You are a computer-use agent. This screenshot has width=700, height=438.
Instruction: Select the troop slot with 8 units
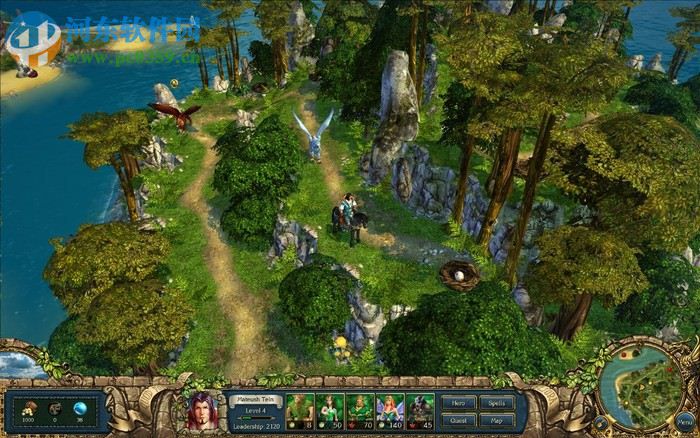[x=301, y=410]
